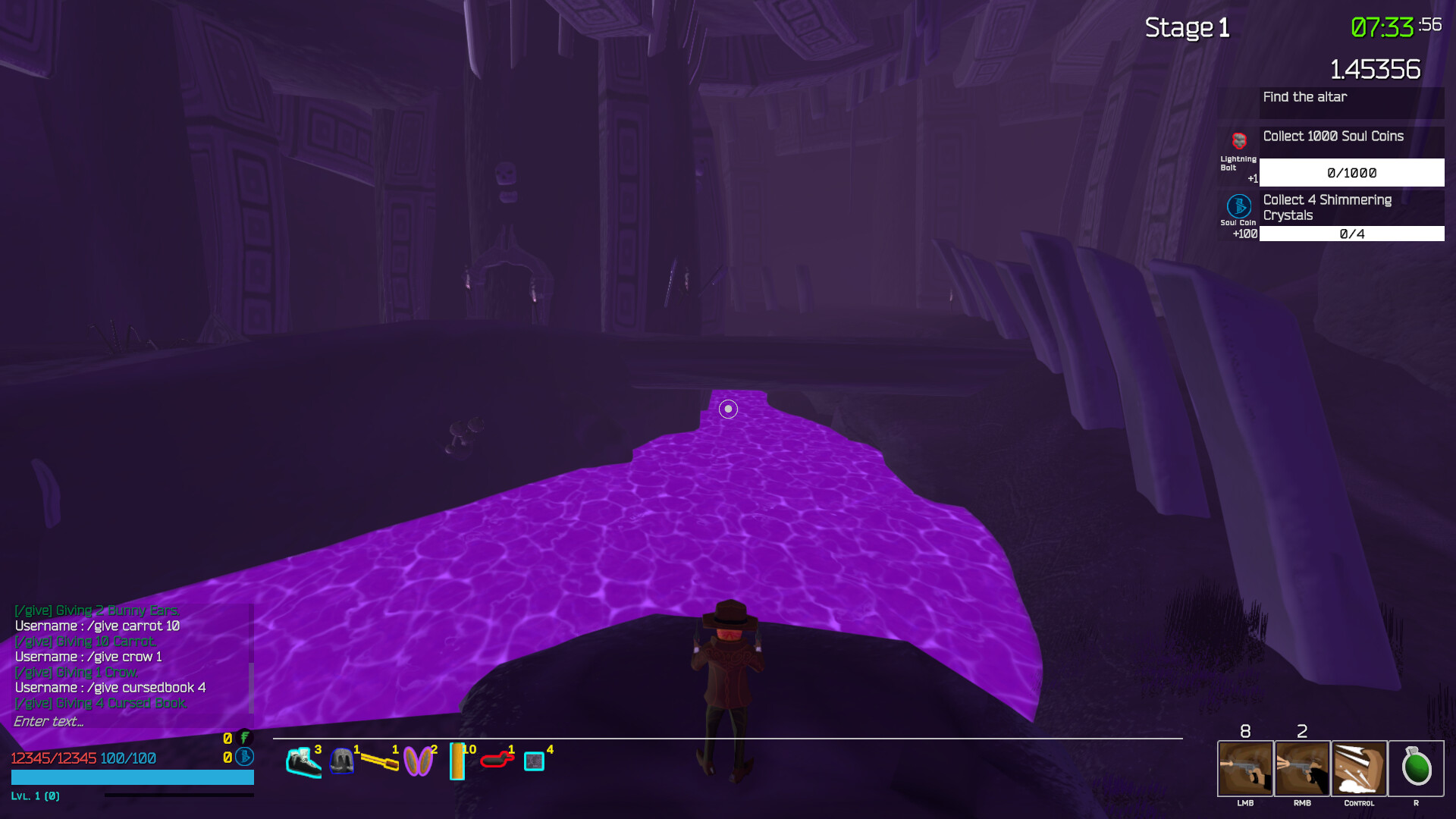This screenshot has width=1456, height=819.
Task: Select the purple Bunny Ears item icon
Action: 418,761
